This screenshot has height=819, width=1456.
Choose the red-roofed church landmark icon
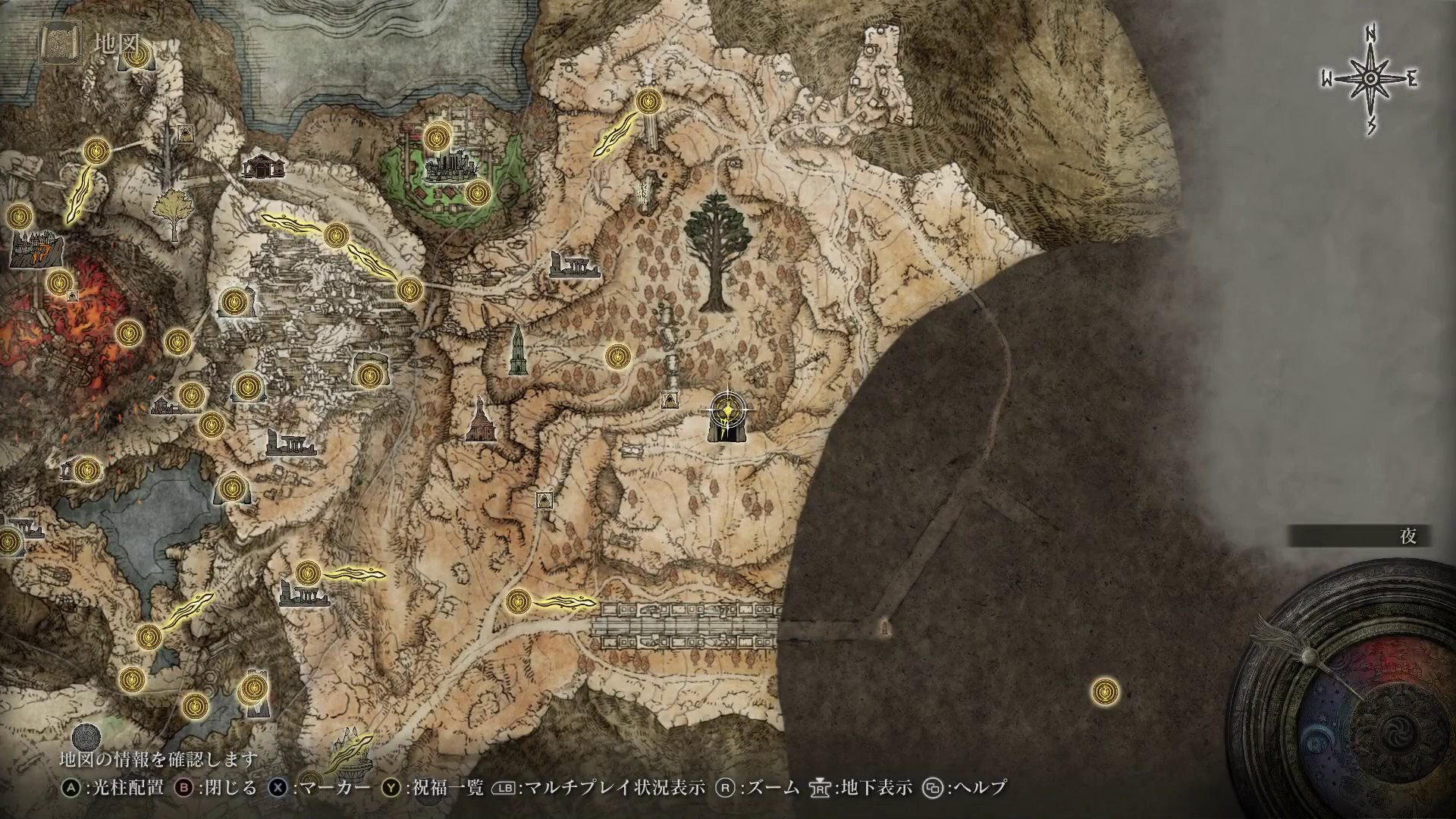point(479,422)
